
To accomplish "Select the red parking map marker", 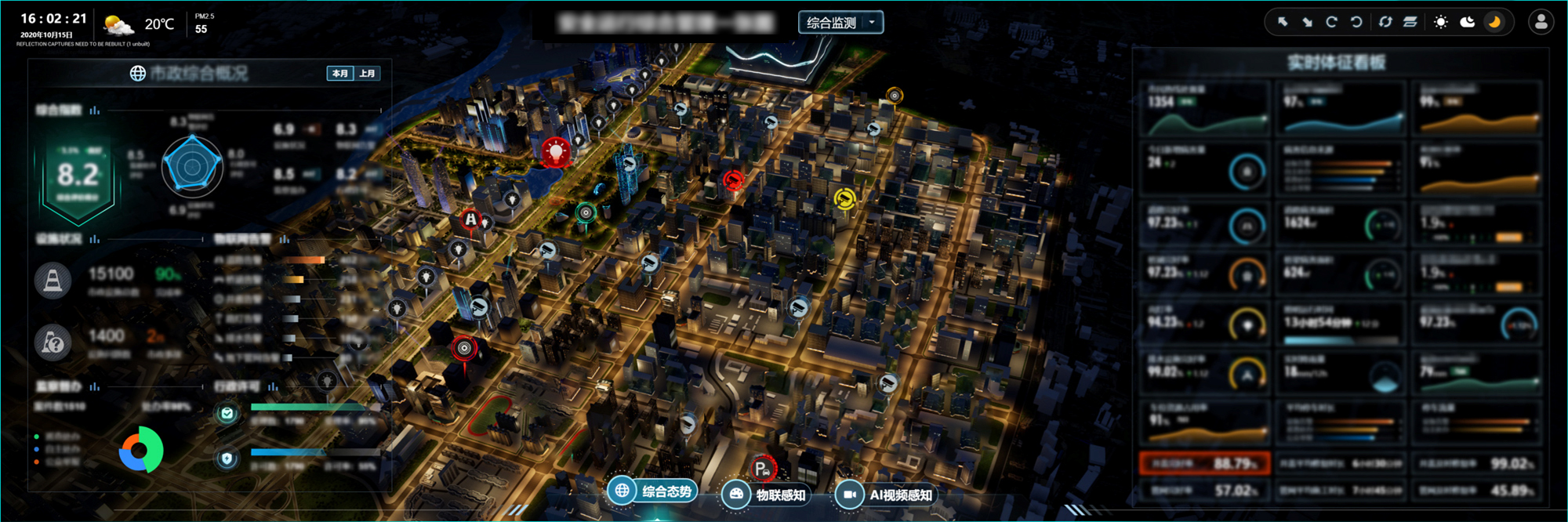I will pos(761,469).
